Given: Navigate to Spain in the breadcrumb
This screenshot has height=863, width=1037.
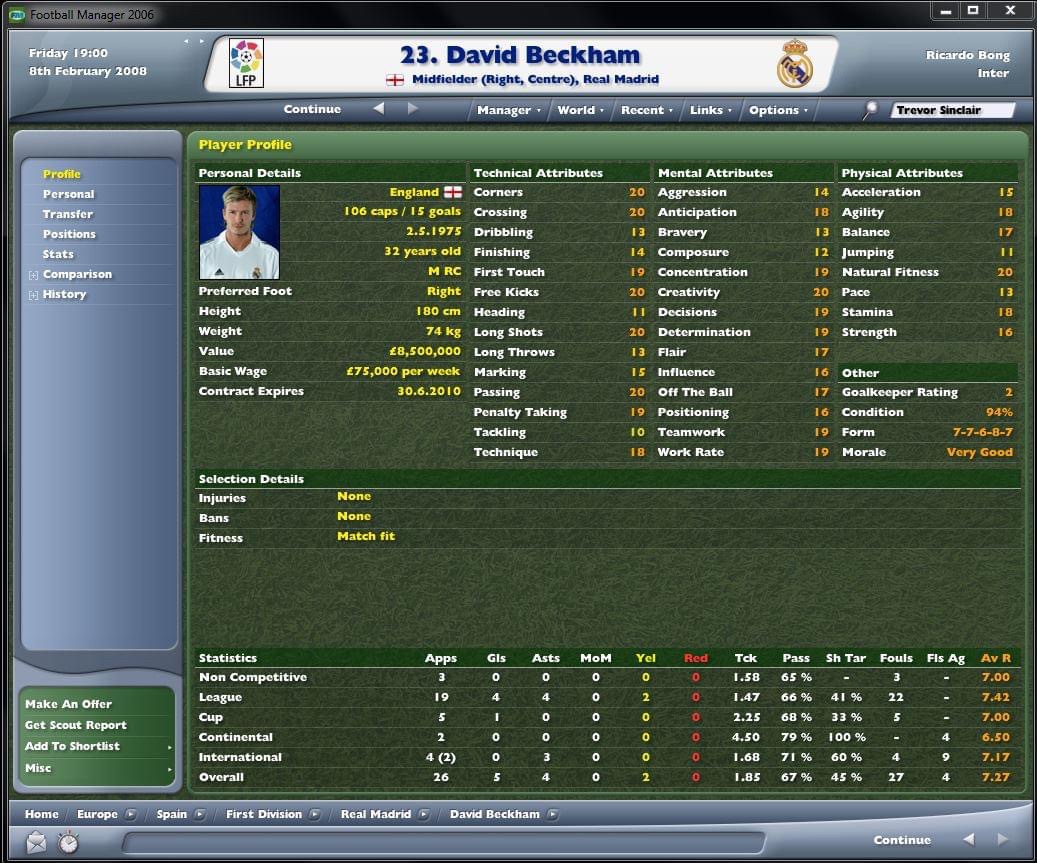Looking at the screenshot, I should [x=171, y=814].
